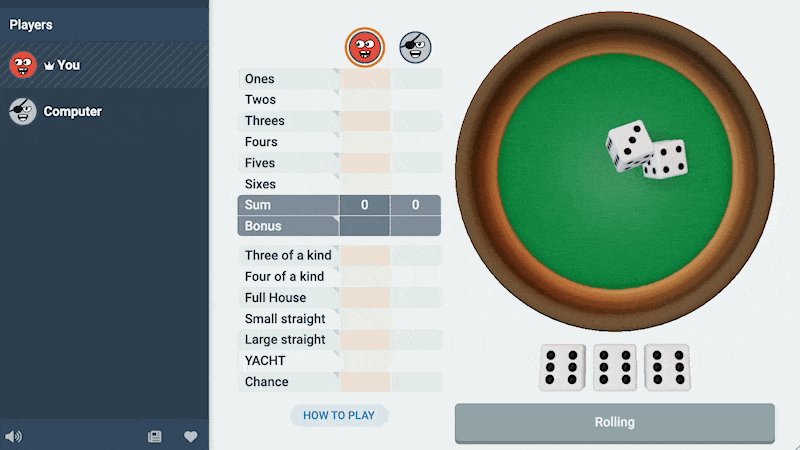
Task: Choose the Twos scoring row
Action: [364, 100]
